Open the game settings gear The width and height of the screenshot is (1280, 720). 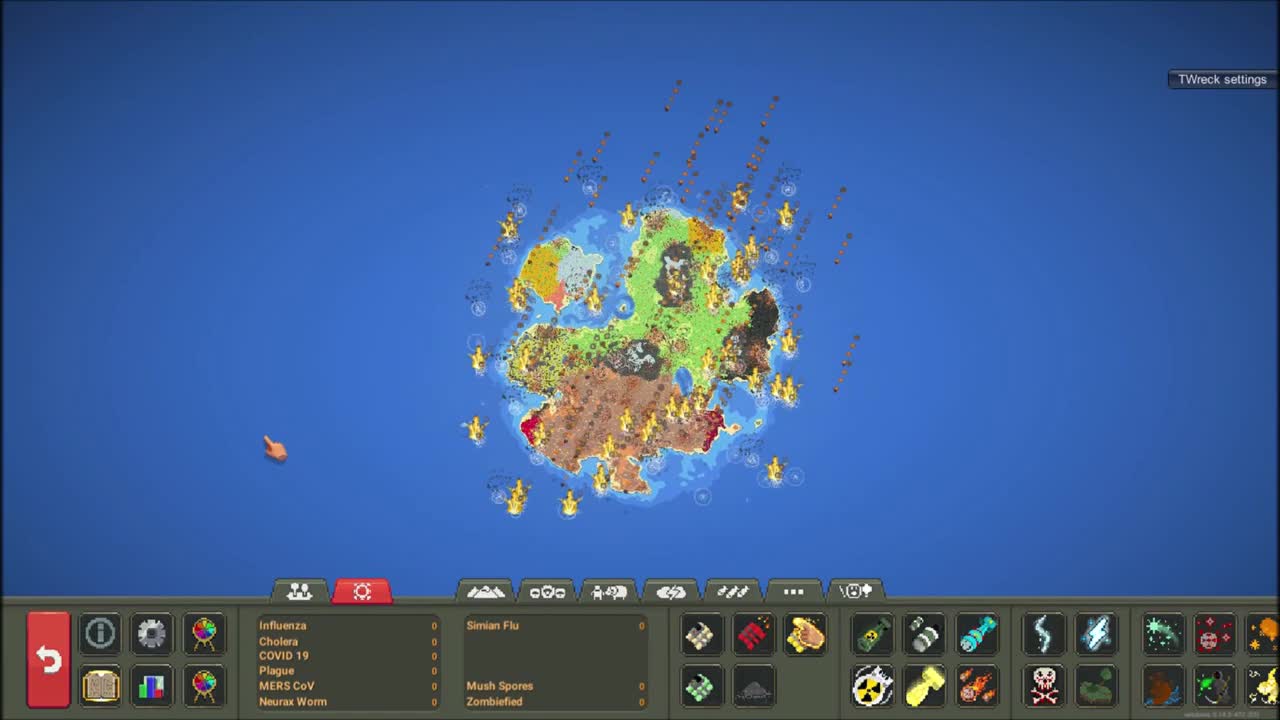(x=152, y=633)
